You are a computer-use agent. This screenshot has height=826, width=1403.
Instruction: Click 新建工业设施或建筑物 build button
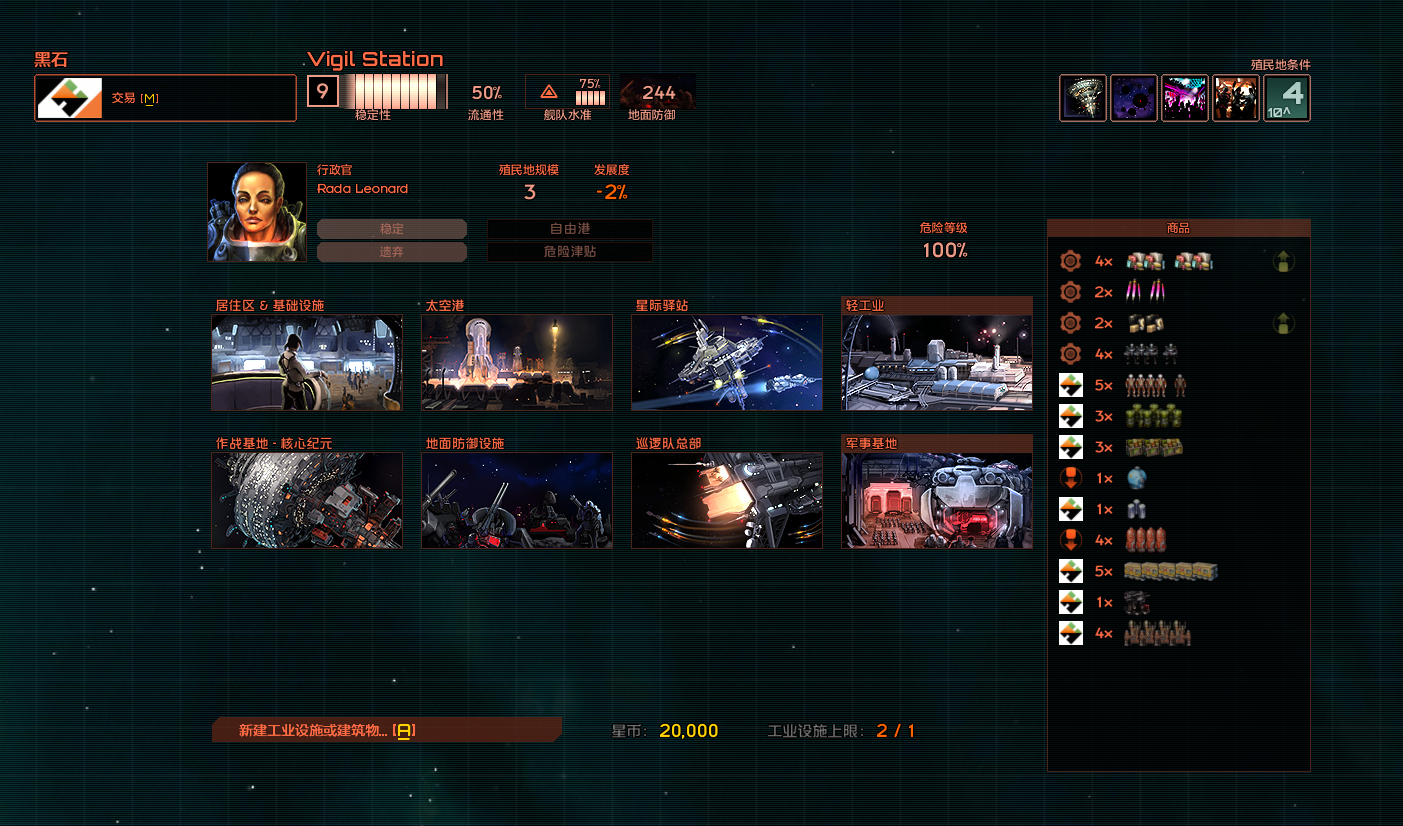pos(386,730)
